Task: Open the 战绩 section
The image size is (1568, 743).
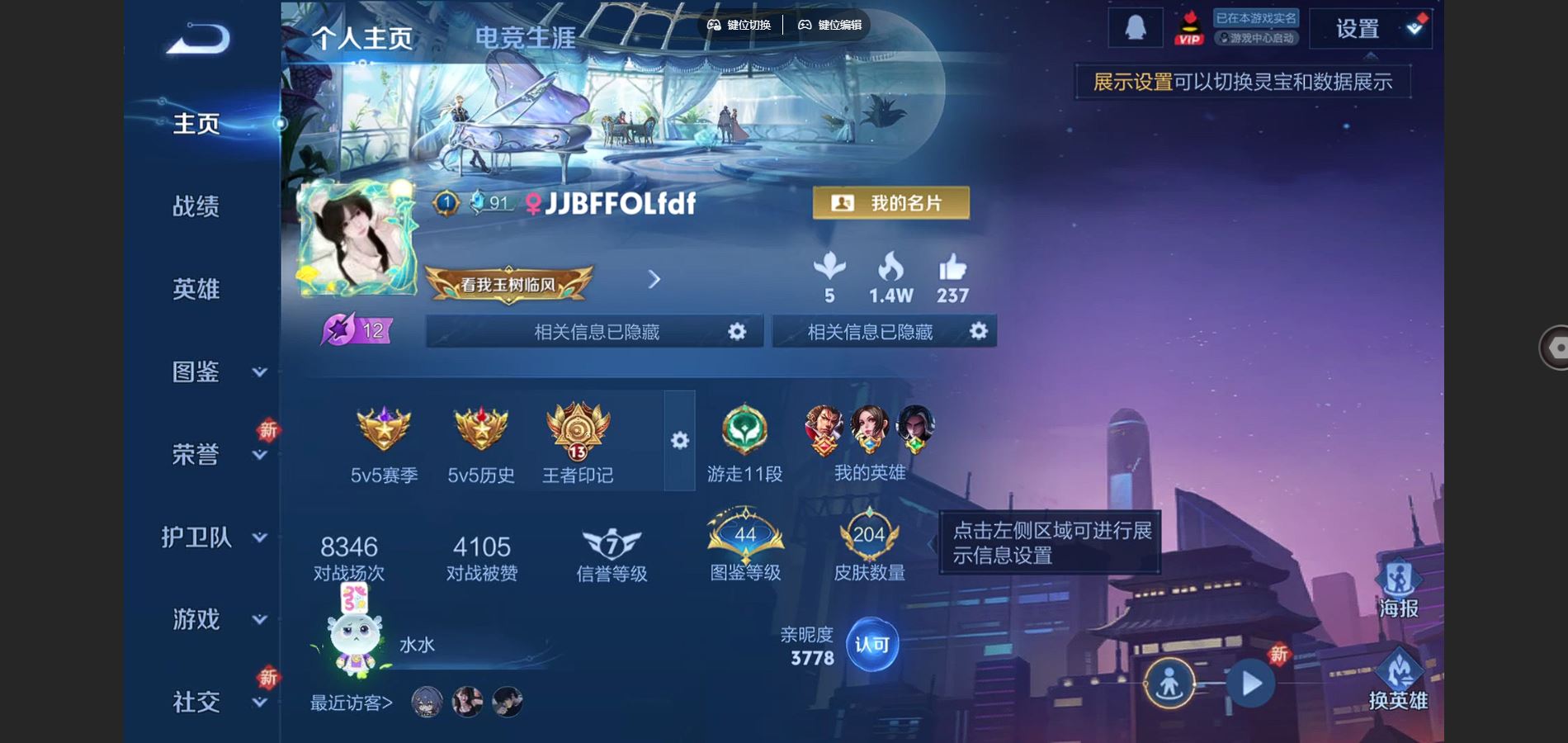Action: pyautogui.click(x=196, y=206)
